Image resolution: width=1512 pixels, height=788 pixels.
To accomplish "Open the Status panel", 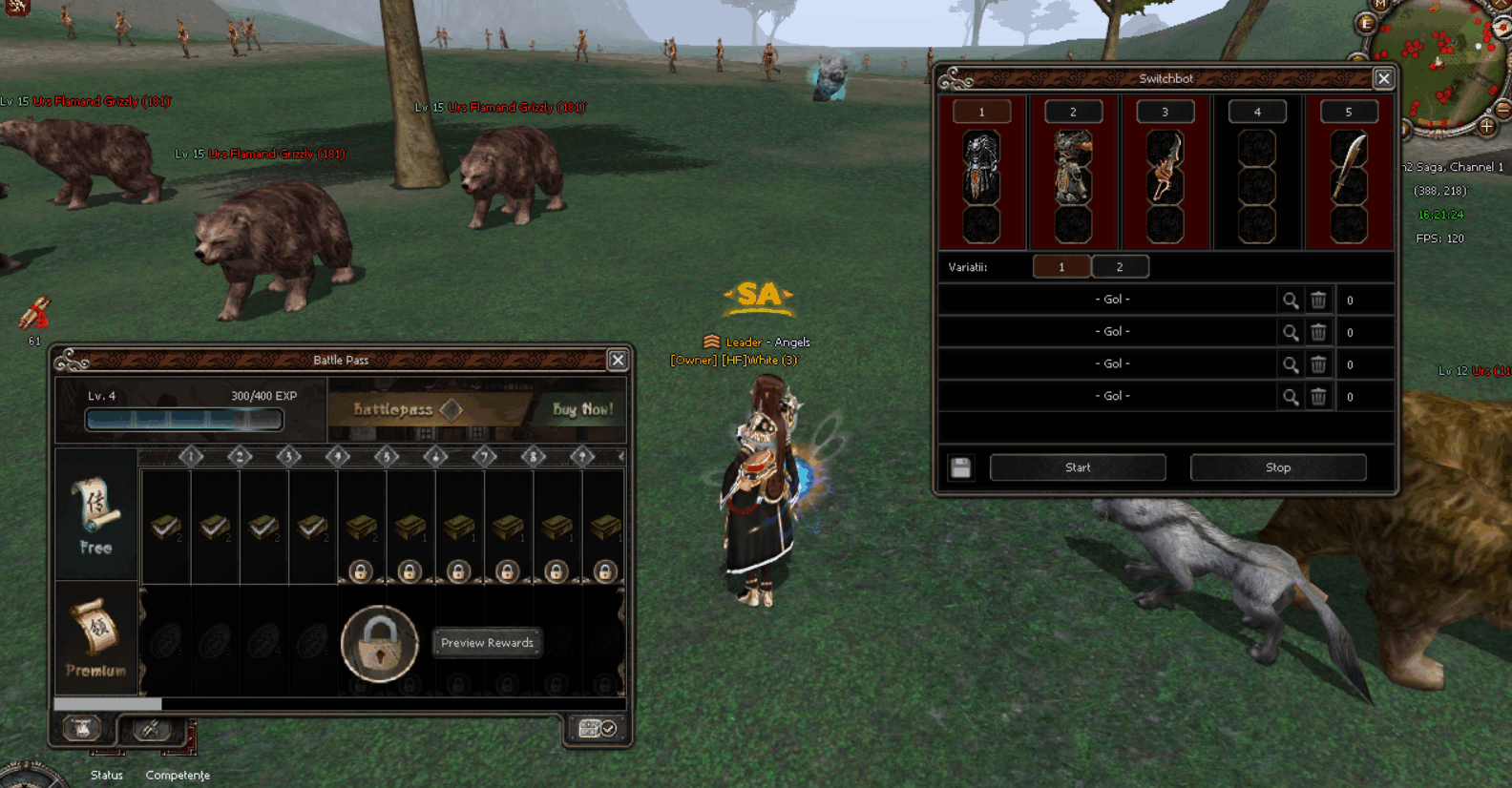I will 107,775.
